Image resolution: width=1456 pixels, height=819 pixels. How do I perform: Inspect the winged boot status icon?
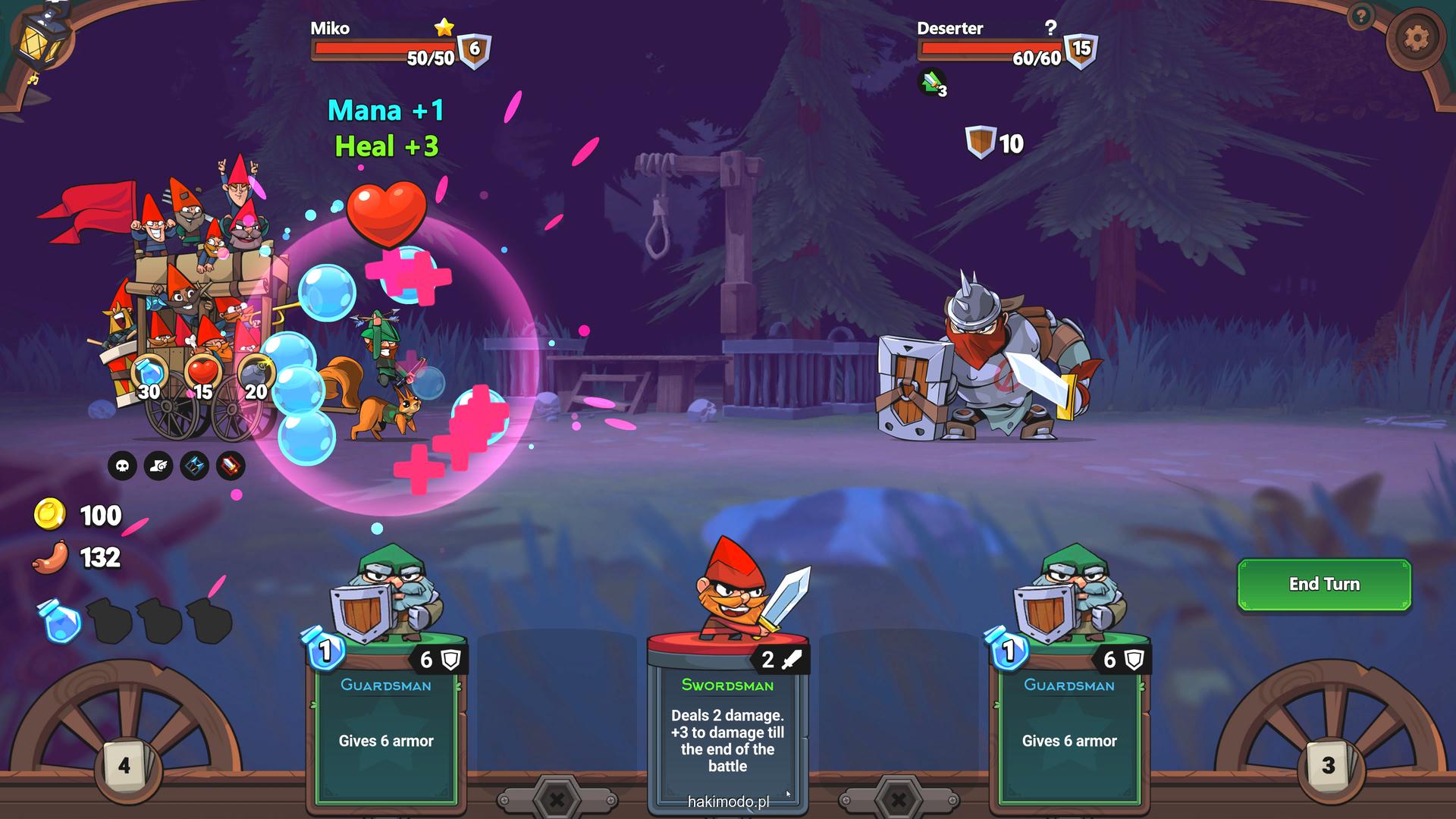(x=158, y=466)
